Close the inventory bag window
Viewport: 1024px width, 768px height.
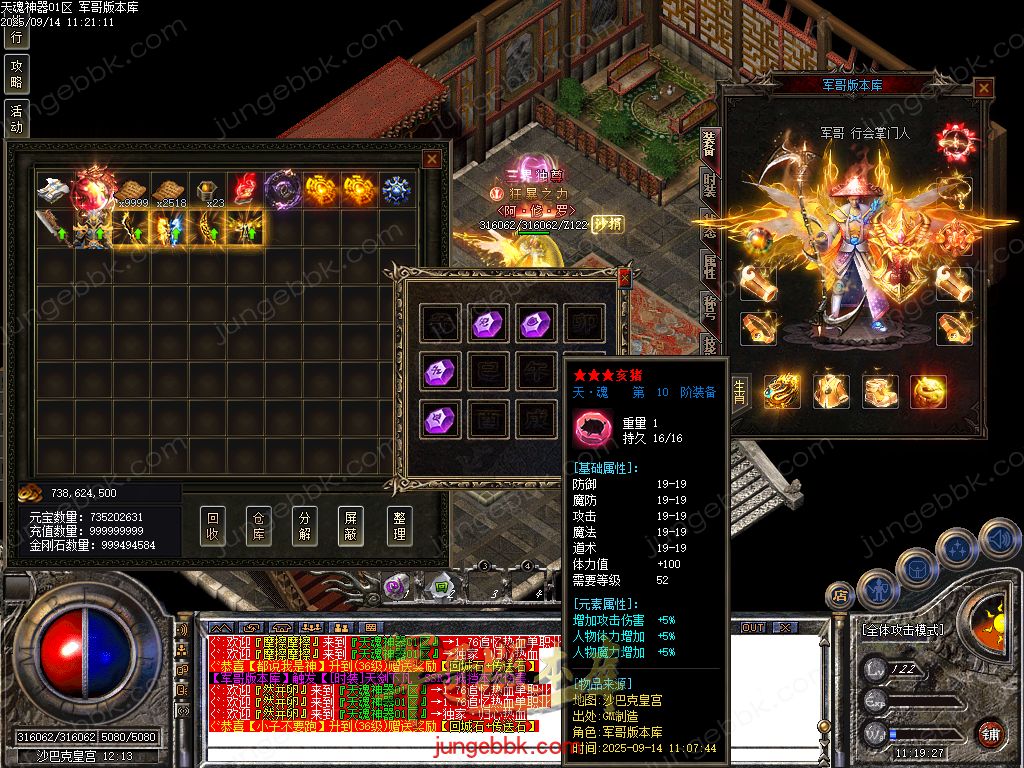432,158
